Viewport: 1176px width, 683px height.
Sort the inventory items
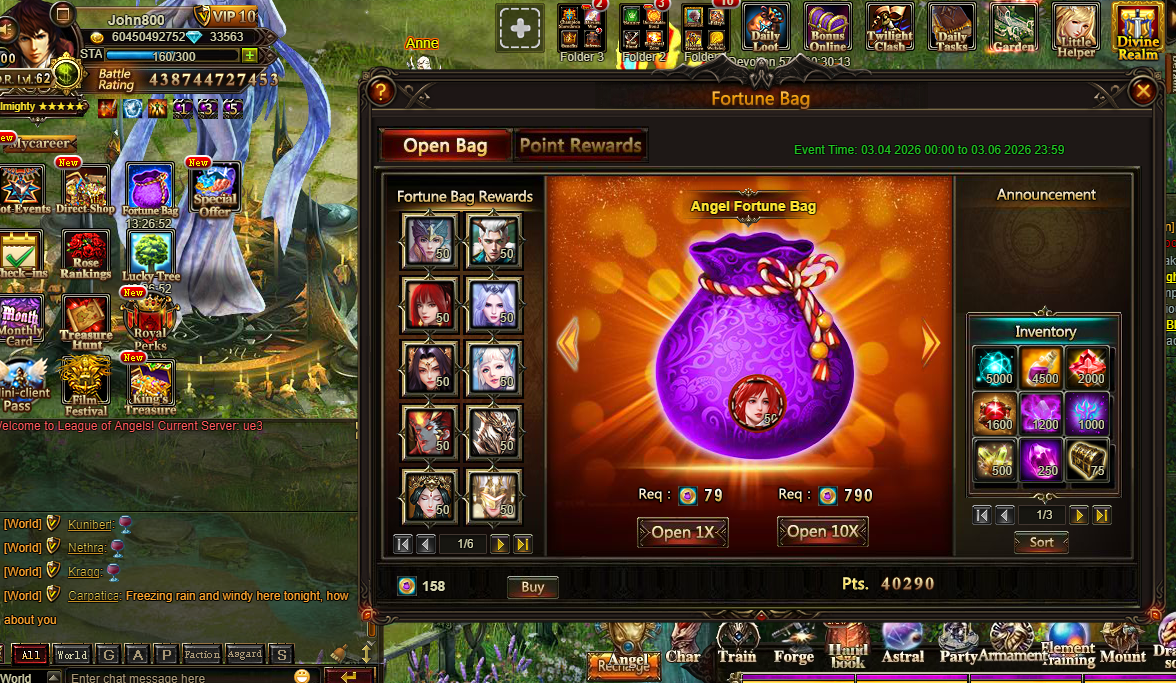1041,542
